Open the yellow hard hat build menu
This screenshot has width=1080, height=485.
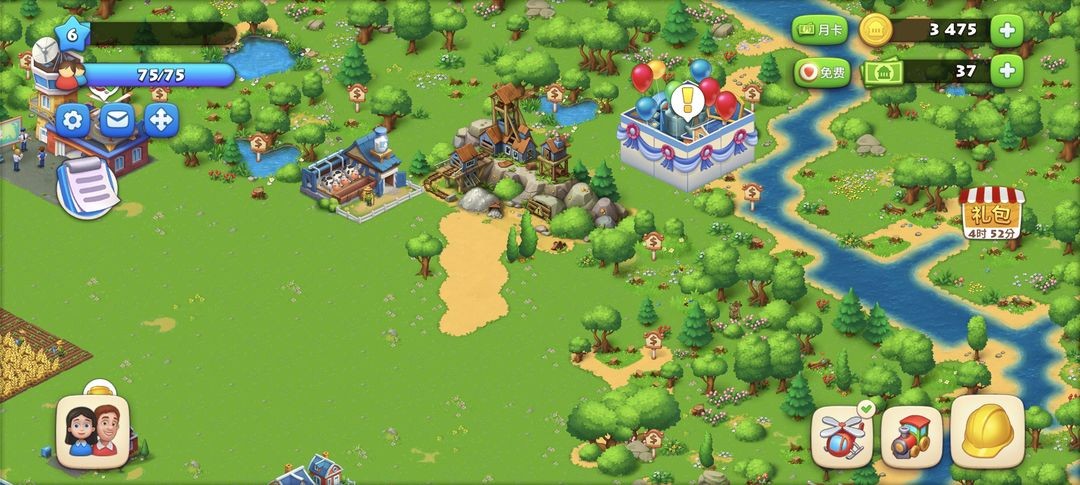pyautogui.click(x=987, y=431)
